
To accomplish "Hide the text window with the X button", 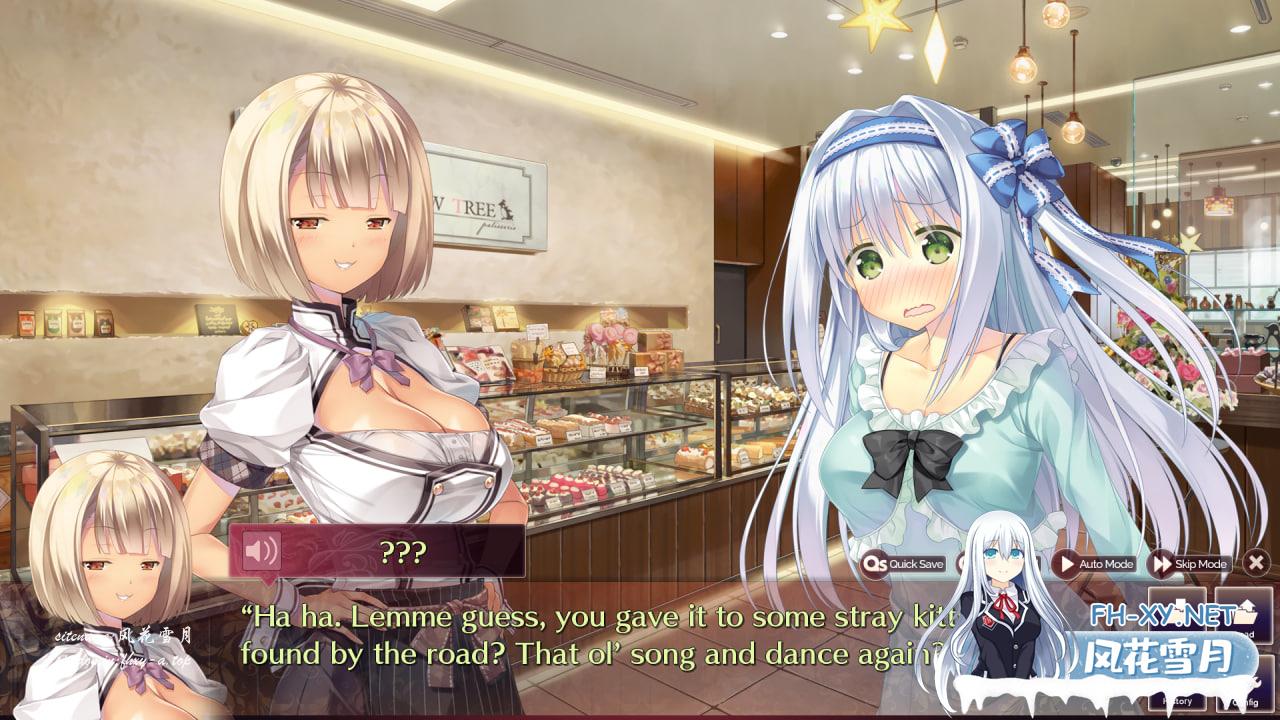I will pos(1256,563).
